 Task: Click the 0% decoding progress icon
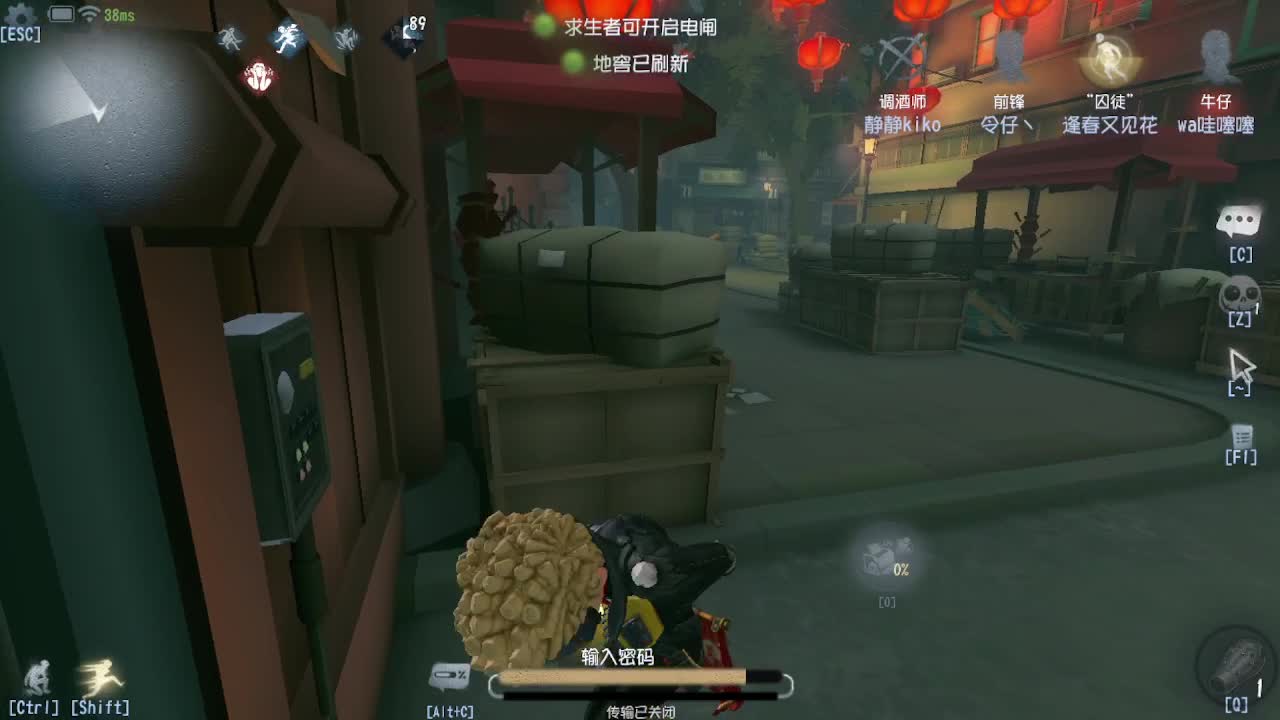884,562
